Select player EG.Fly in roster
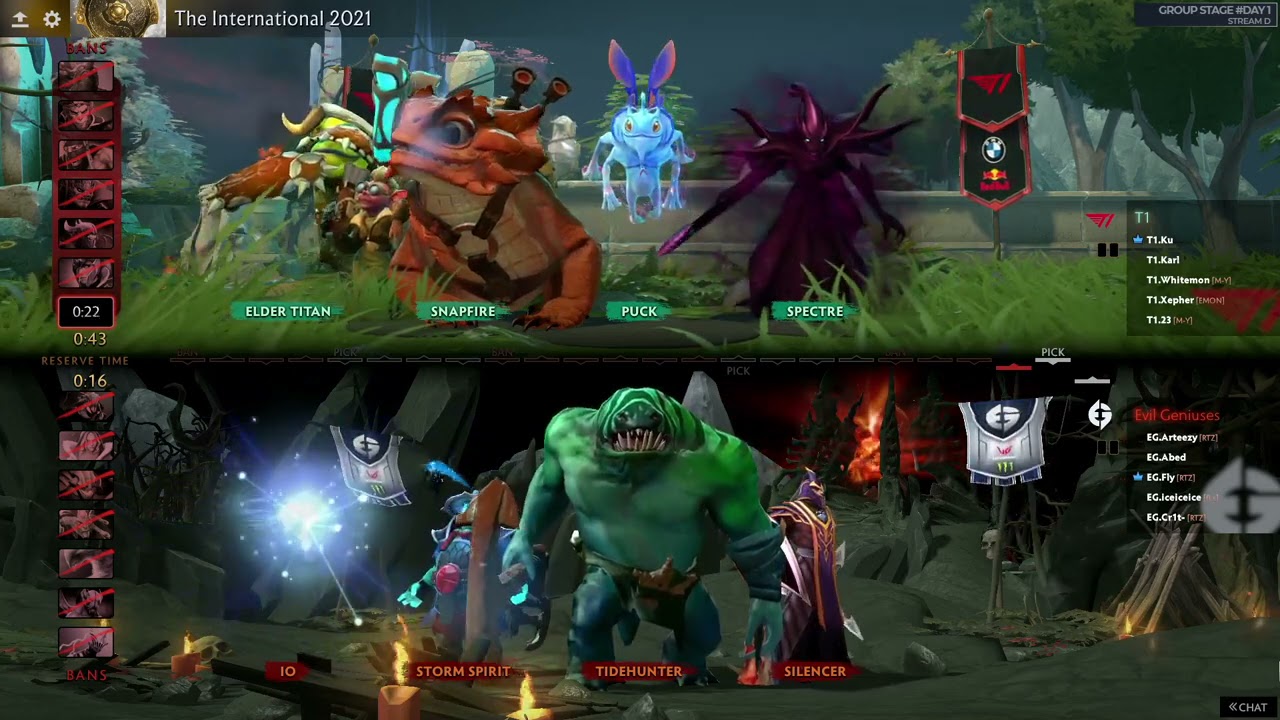Image resolution: width=1280 pixels, height=720 pixels. [1161, 477]
